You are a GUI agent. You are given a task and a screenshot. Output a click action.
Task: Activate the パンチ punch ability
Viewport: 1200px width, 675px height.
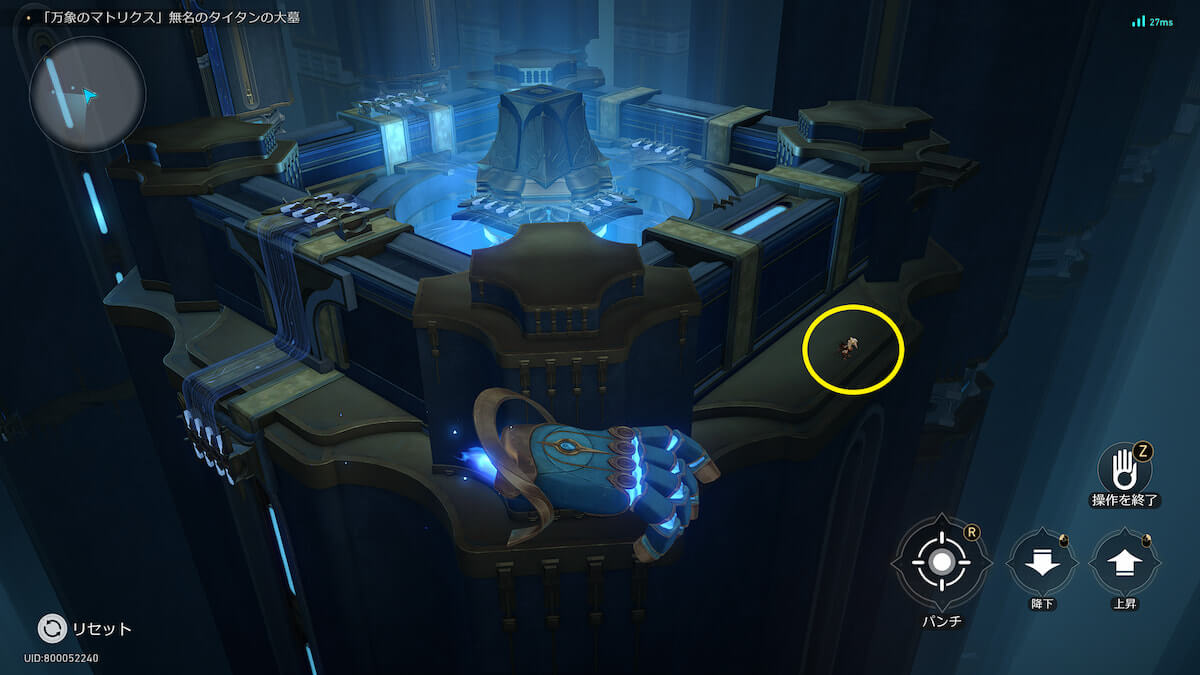[x=941, y=562]
